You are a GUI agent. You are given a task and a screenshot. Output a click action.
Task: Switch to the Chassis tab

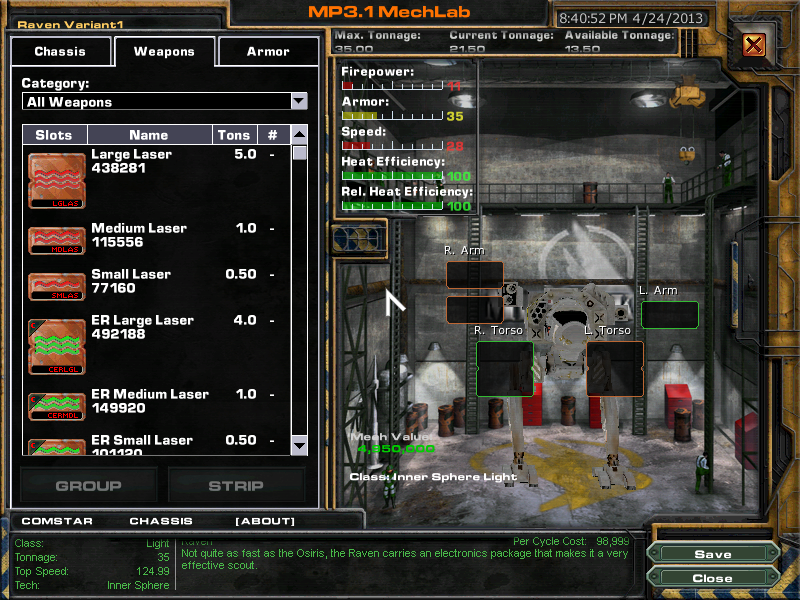(x=60, y=51)
